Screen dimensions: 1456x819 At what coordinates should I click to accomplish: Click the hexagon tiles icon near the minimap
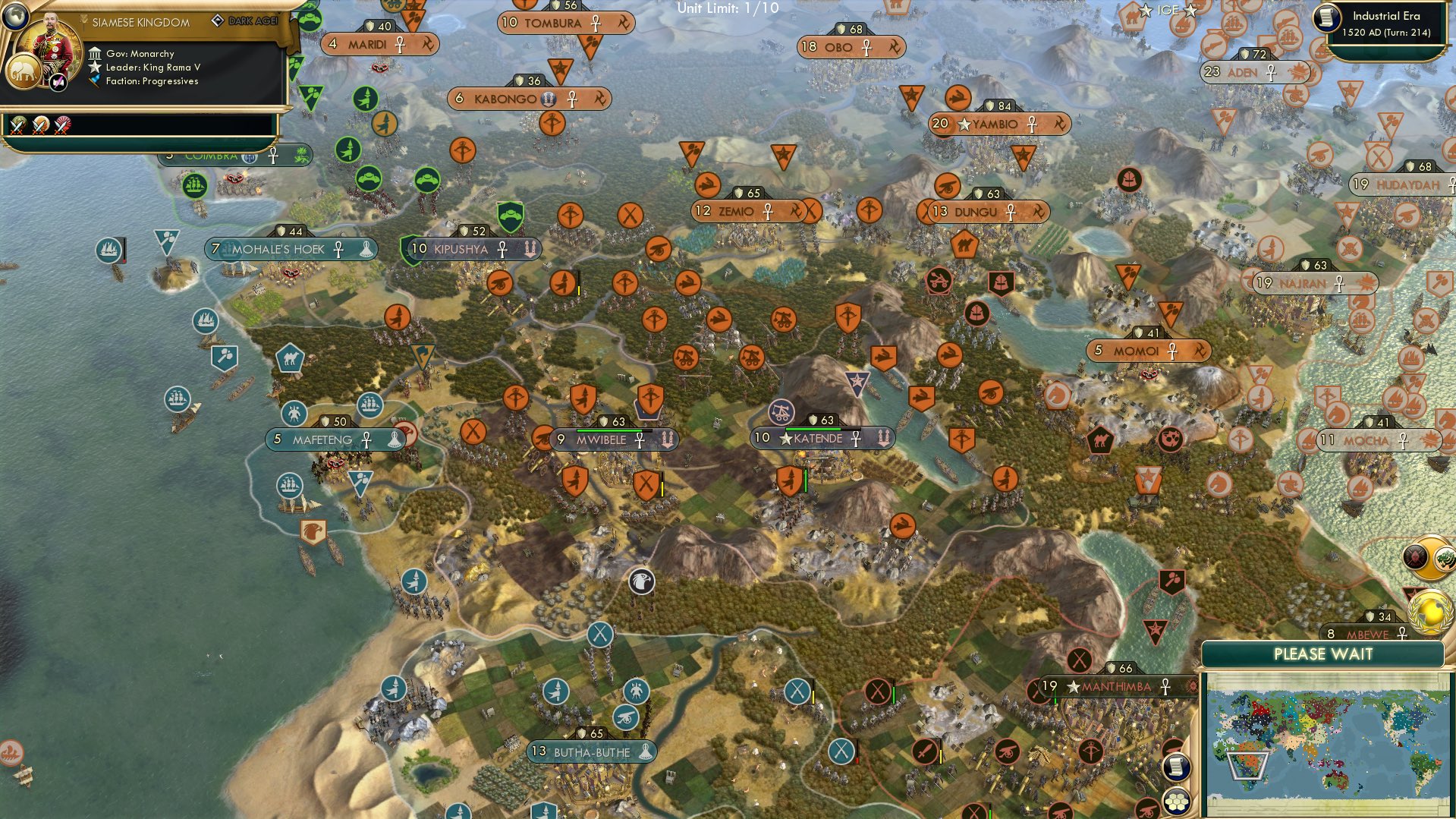point(1177,802)
